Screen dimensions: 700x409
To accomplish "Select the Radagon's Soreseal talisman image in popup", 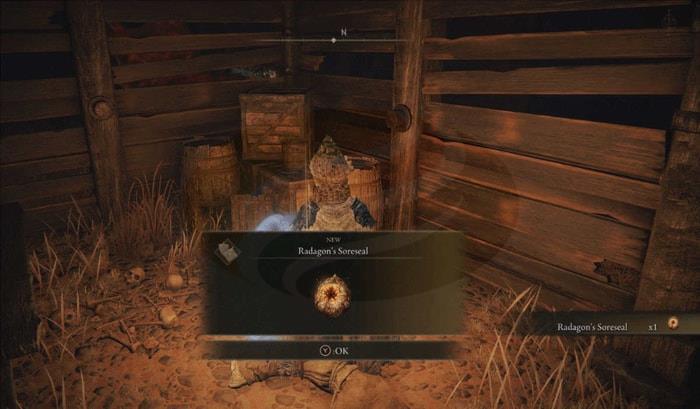I will pyautogui.click(x=330, y=294).
